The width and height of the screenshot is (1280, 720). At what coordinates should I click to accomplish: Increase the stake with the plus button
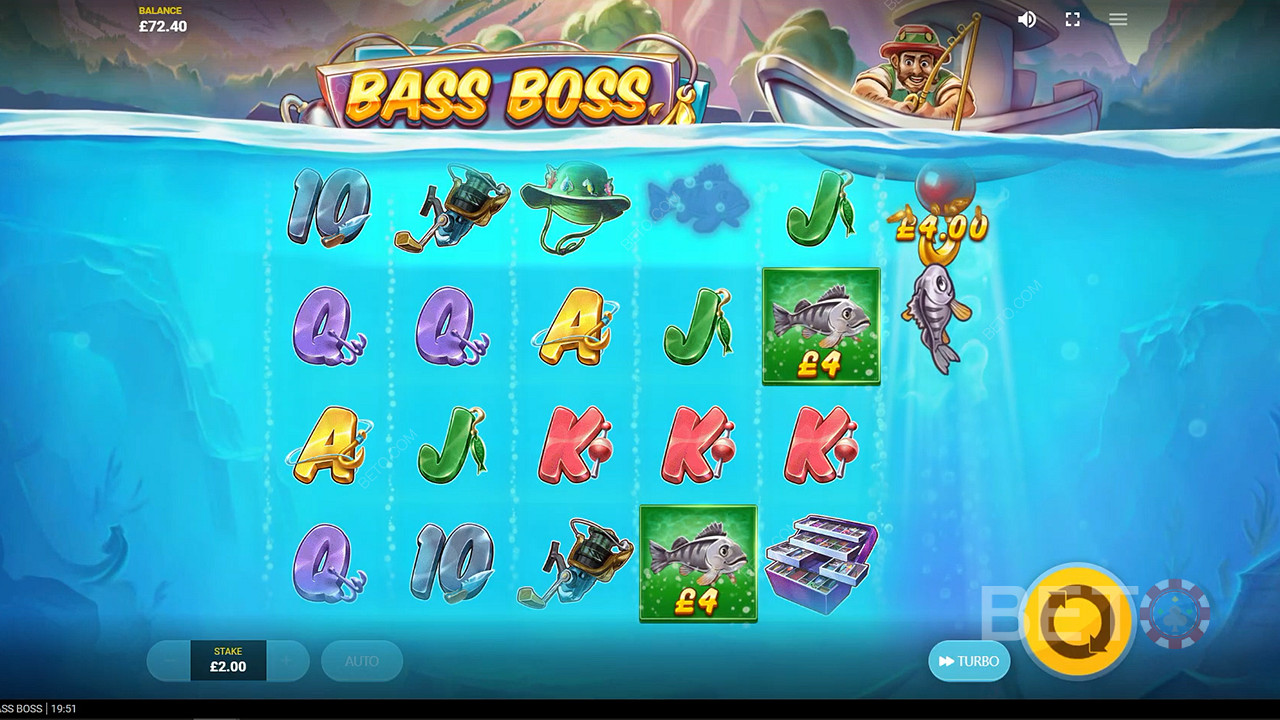point(287,661)
